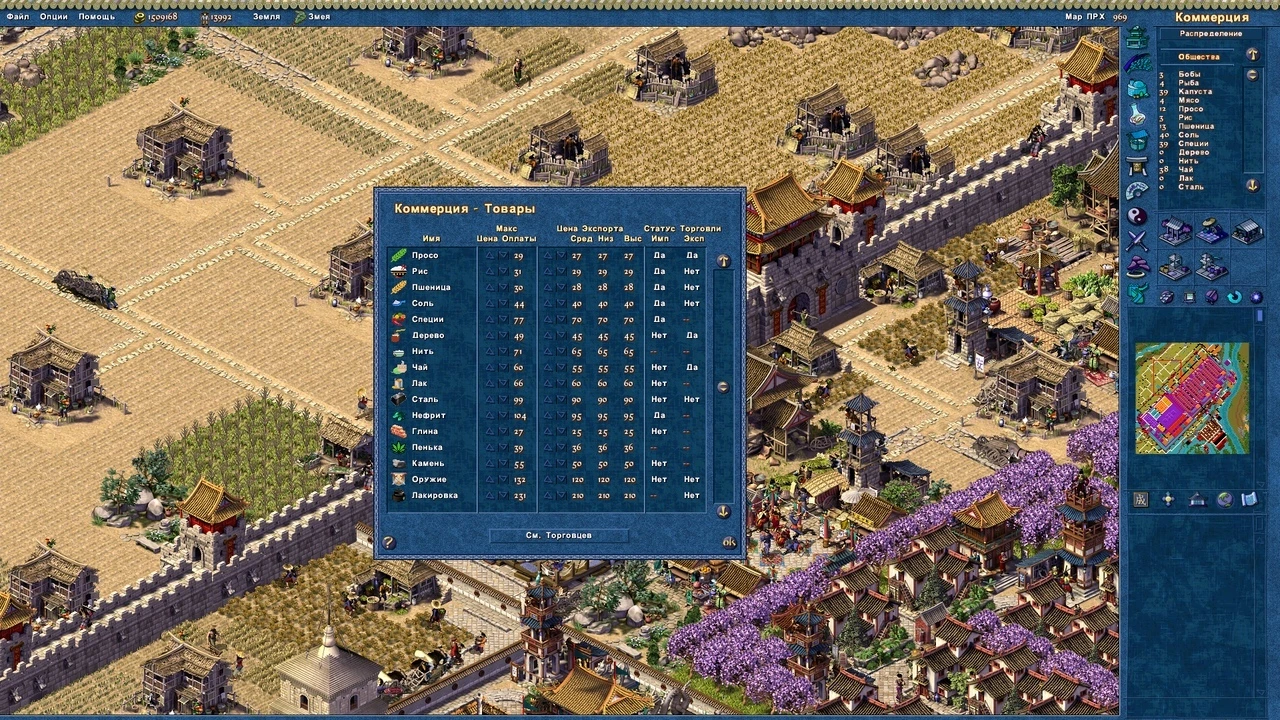Open the Файл menu

(x=17, y=16)
